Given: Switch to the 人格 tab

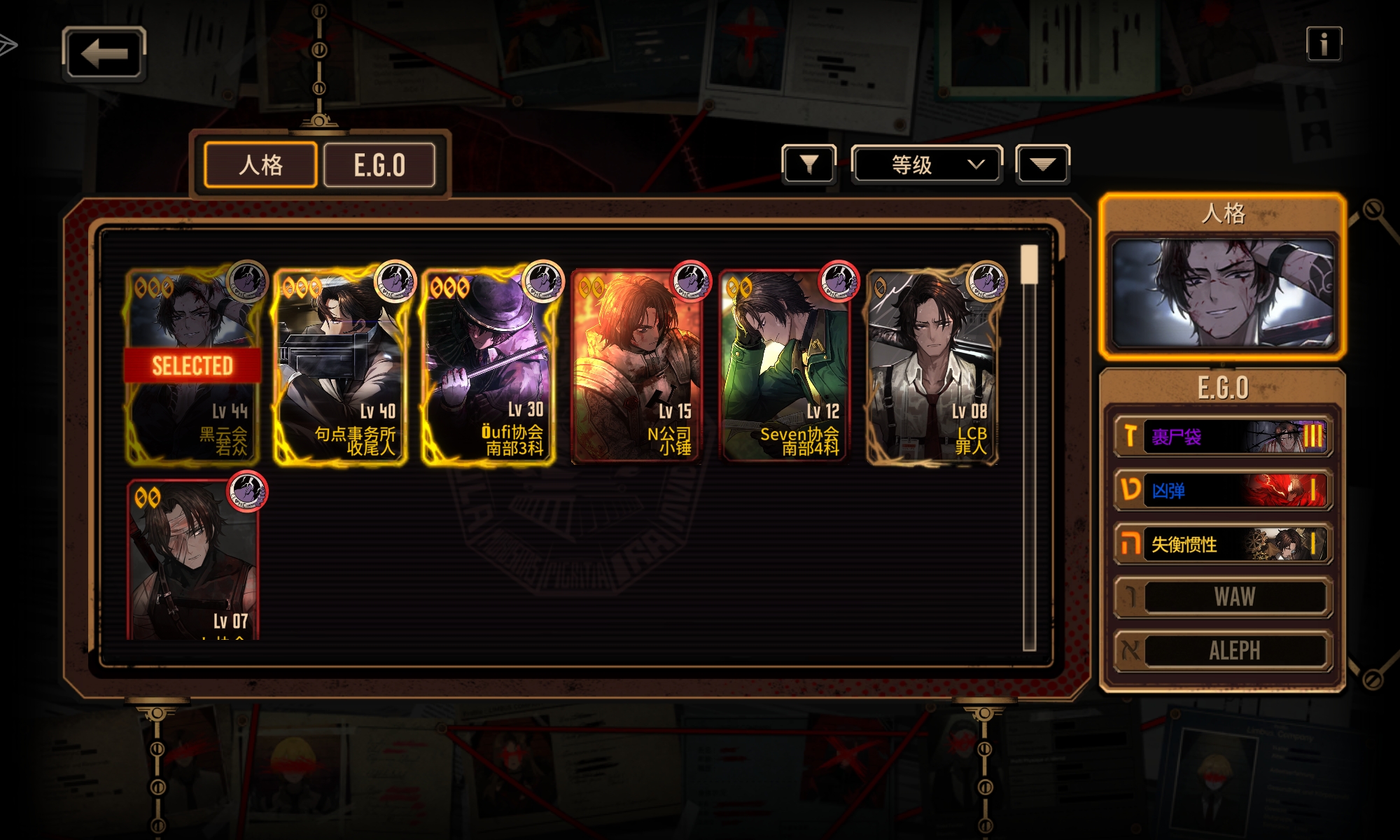Looking at the screenshot, I should pos(260,165).
